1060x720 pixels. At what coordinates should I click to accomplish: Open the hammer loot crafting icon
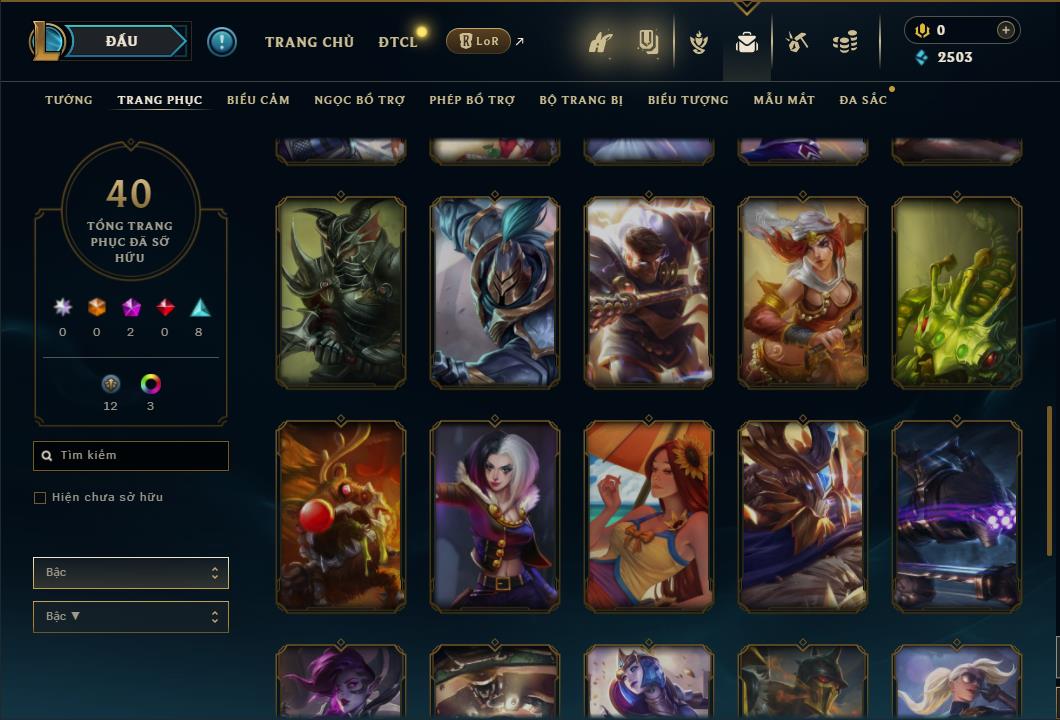[x=797, y=42]
